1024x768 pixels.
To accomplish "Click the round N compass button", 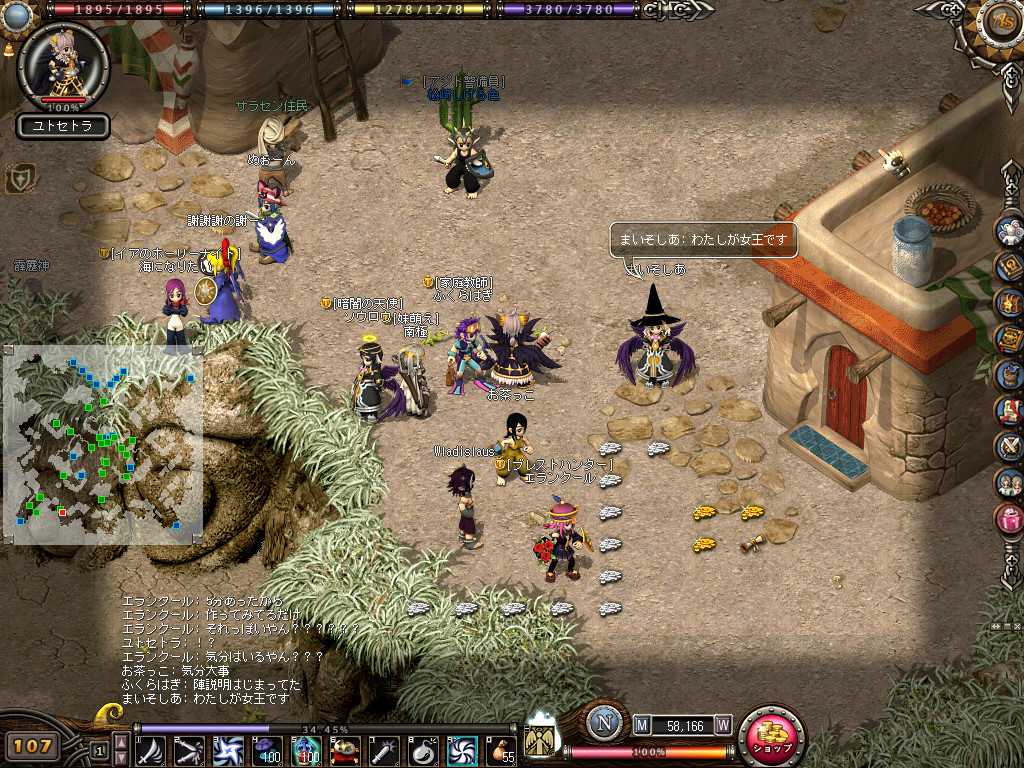I will pos(603,724).
